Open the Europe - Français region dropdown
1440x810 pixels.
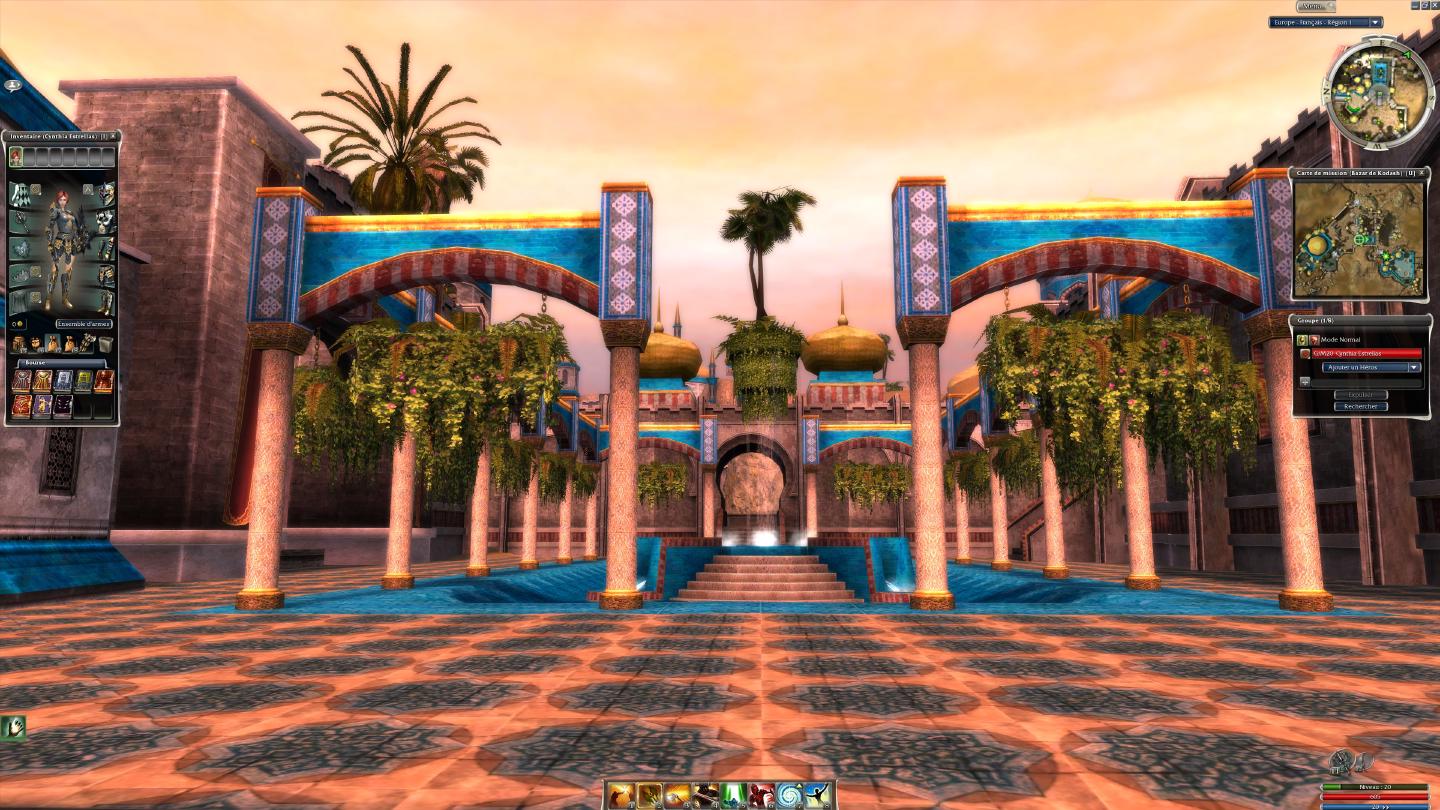(x=1376, y=22)
